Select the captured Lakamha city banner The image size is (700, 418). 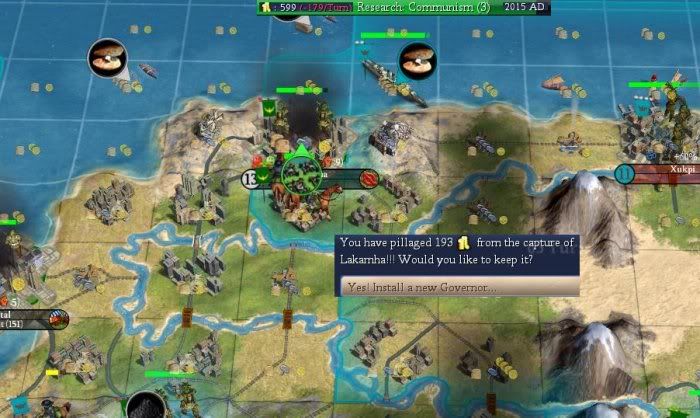(x=312, y=176)
